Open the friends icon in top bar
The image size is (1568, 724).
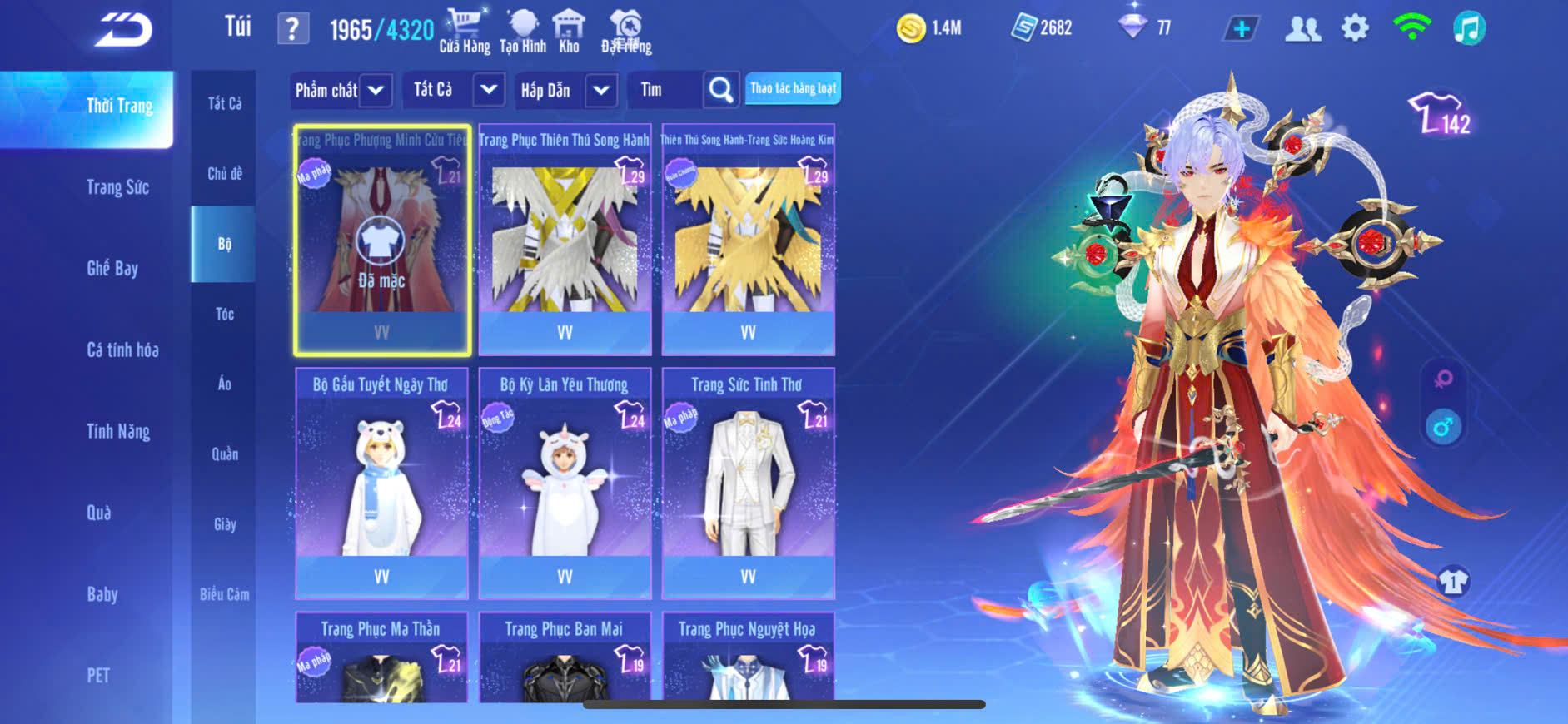coord(1302,29)
